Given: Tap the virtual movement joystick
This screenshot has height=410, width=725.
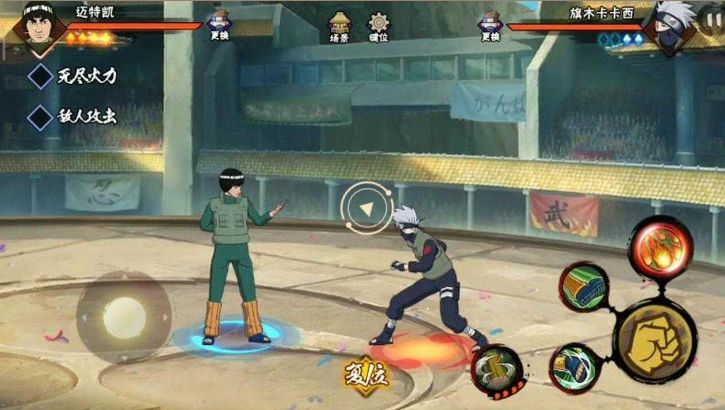Looking at the screenshot, I should pyautogui.click(x=124, y=317).
